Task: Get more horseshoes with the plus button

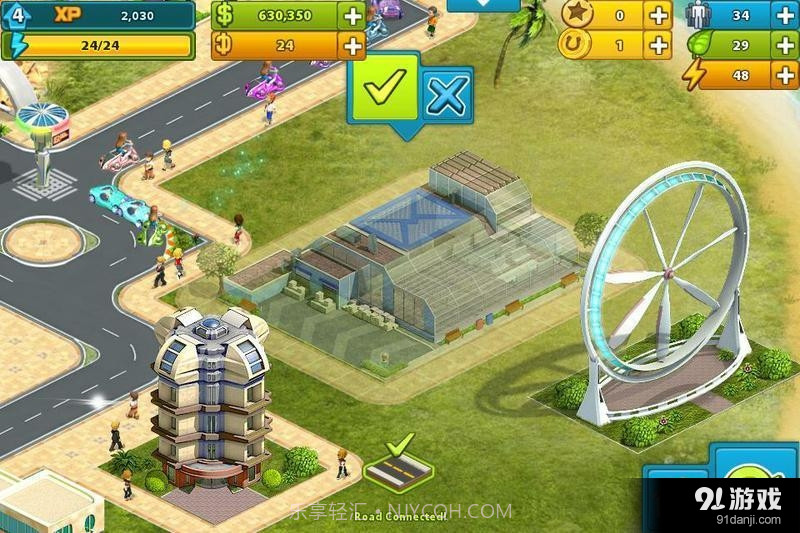Action: coord(658,45)
